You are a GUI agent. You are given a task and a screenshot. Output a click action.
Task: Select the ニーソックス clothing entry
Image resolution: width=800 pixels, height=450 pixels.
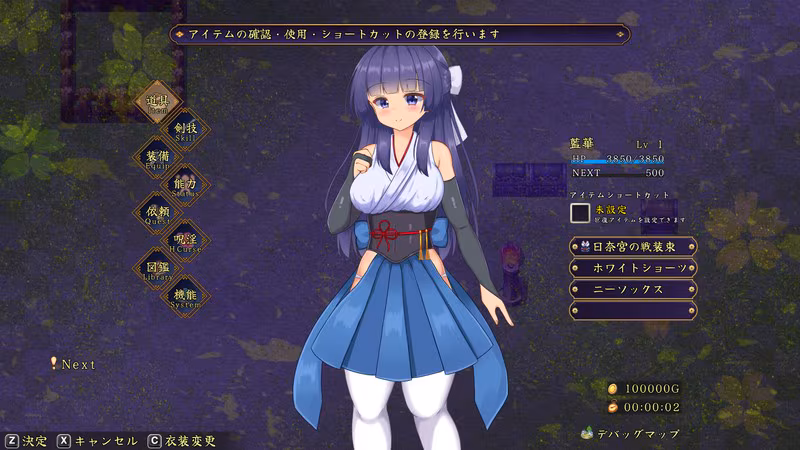633,289
